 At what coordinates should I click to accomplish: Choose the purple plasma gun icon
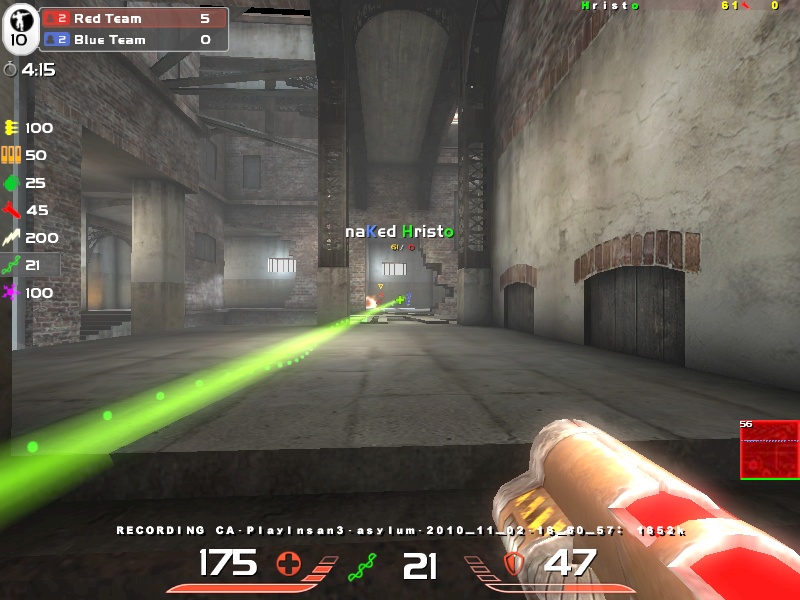pos(12,293)
